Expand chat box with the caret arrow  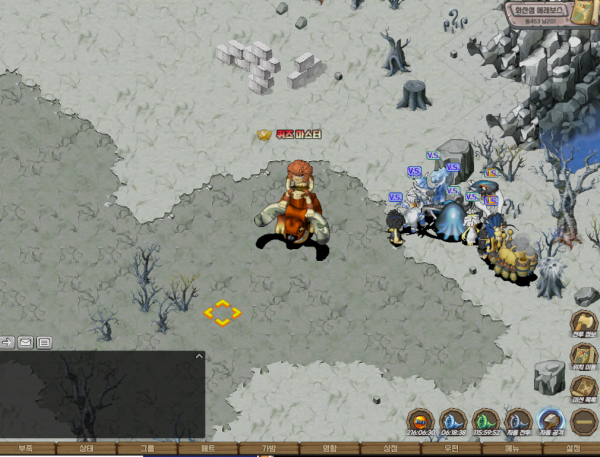tap(198, 356)
